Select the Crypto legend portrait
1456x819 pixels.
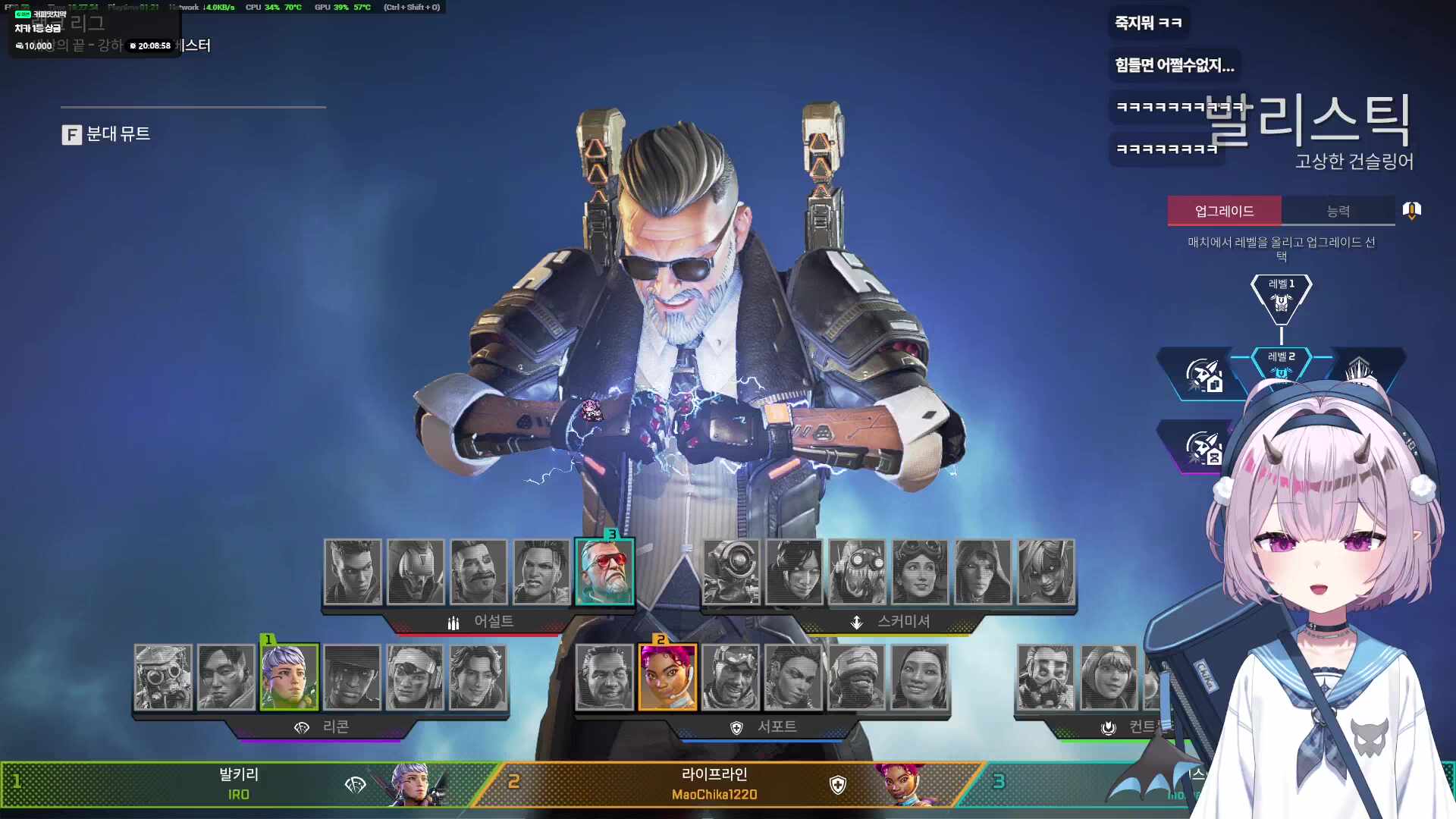[x=226, y=677]
